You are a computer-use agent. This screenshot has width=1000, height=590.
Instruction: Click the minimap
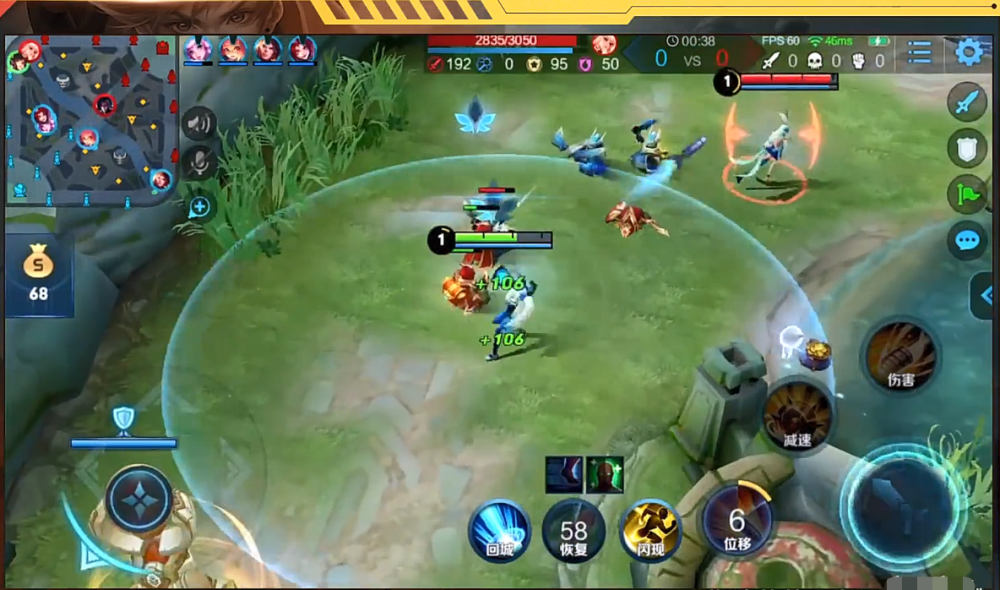click(x=92, y=120)
